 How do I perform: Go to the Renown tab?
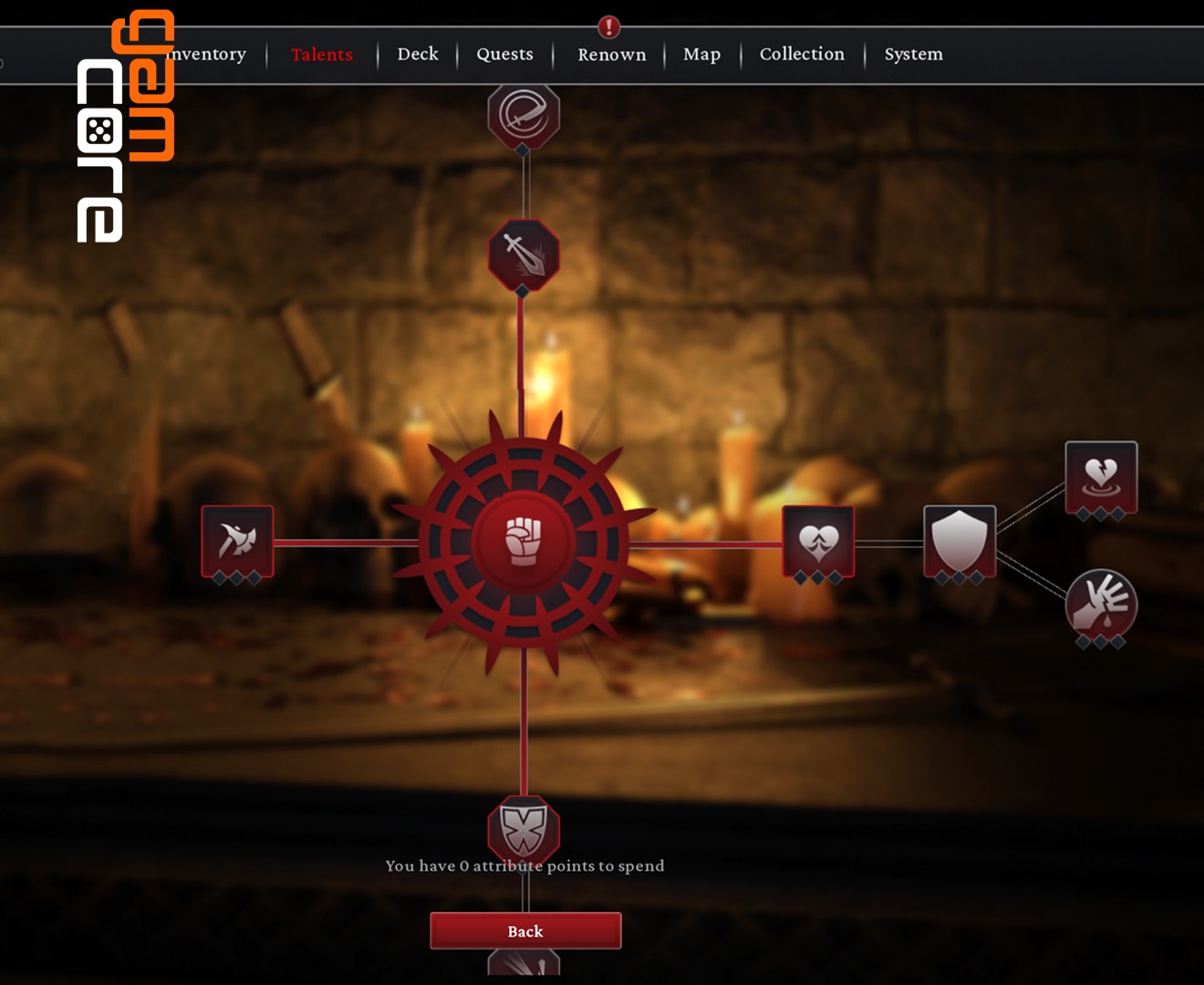(611, 55)
